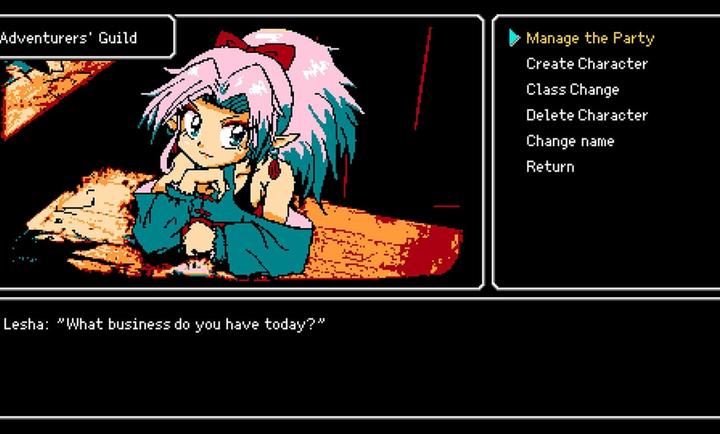
Task: Choose the Change name option
Action: click(x=570, y=141)
